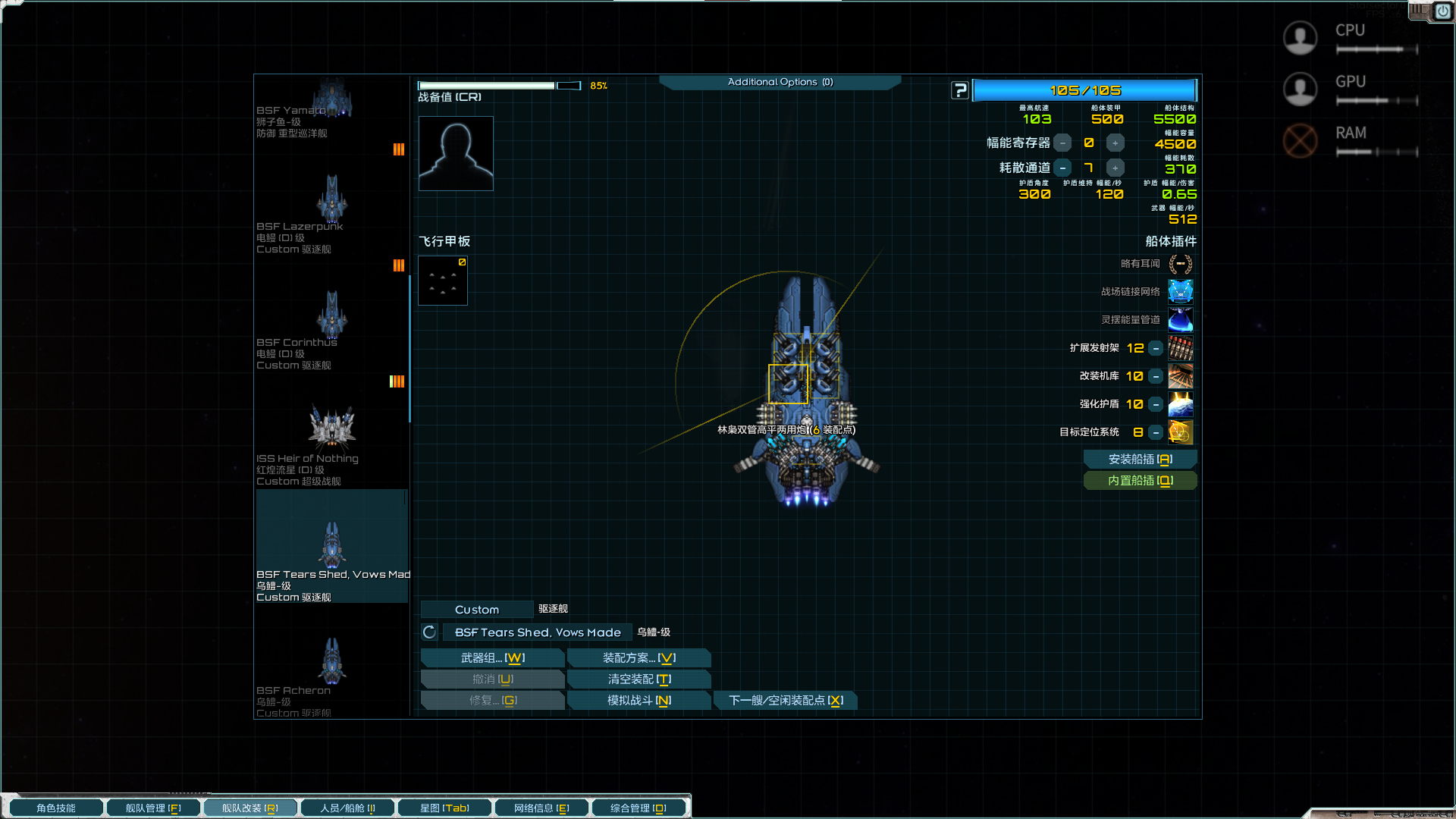Click the captain portrait slot

(x=456, y=153)
